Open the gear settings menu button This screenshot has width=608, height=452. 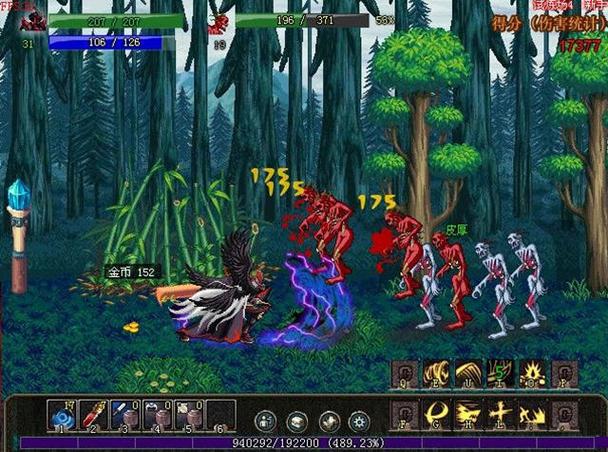[357, 421]
